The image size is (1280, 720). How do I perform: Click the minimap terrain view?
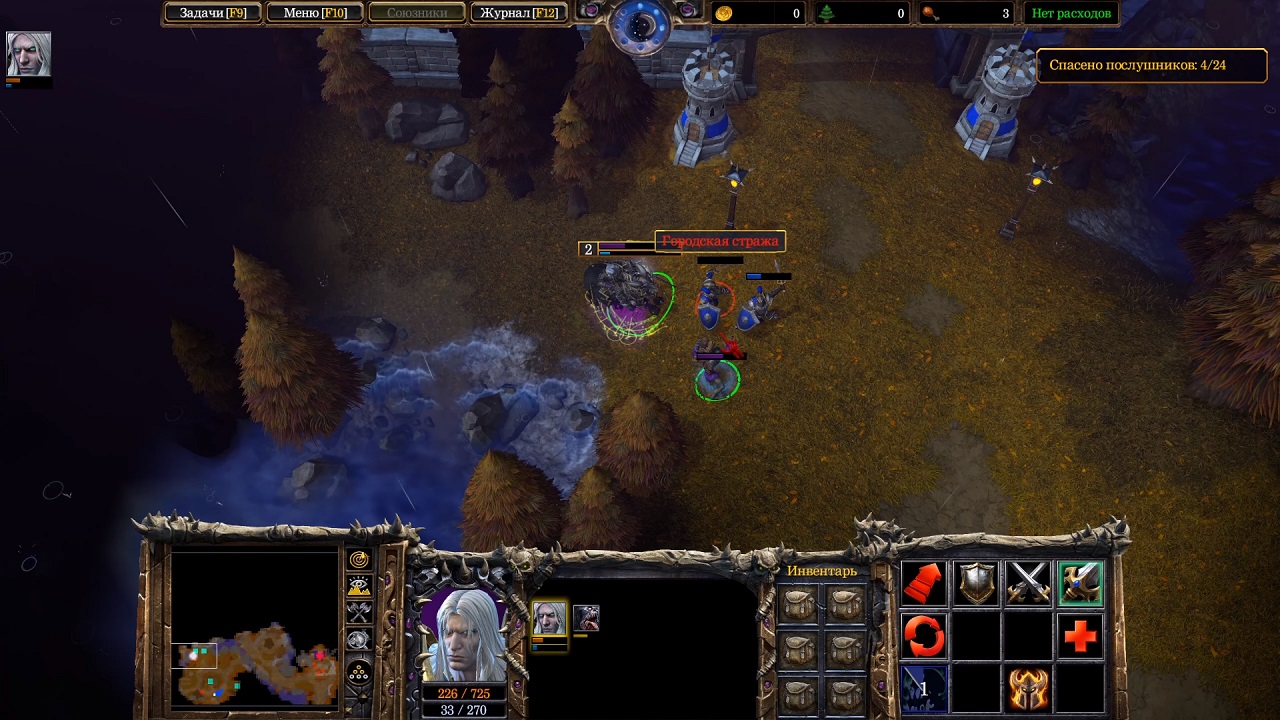point(254,630)
